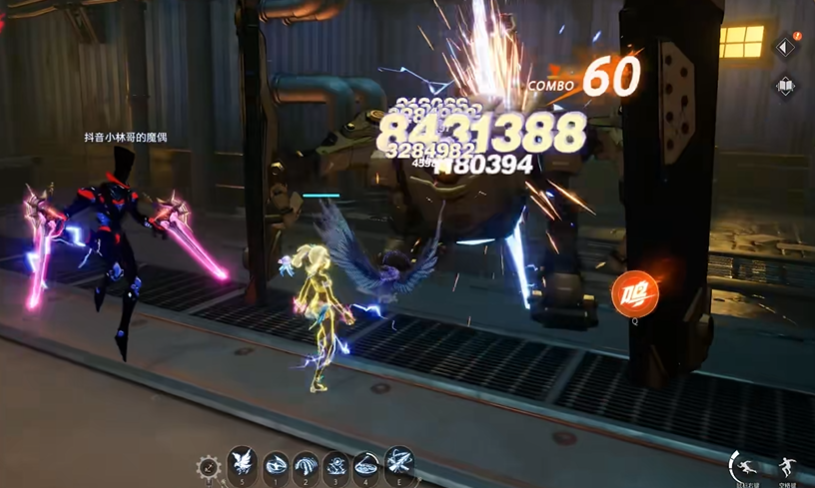815x488 pixels.
Task: Open the book journal icon
Action: tap(785, 86)
